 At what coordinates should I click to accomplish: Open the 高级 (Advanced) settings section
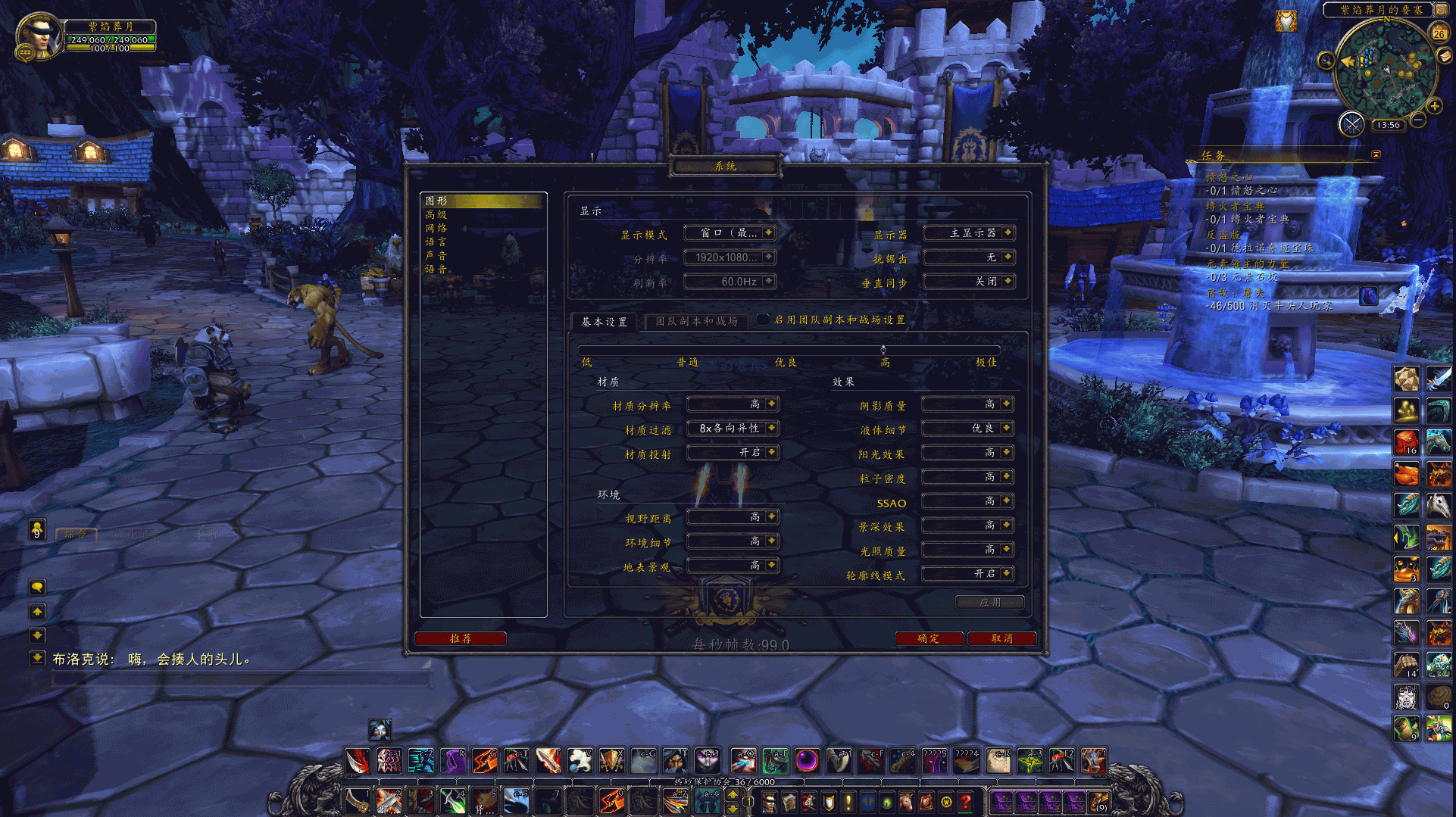436,215
